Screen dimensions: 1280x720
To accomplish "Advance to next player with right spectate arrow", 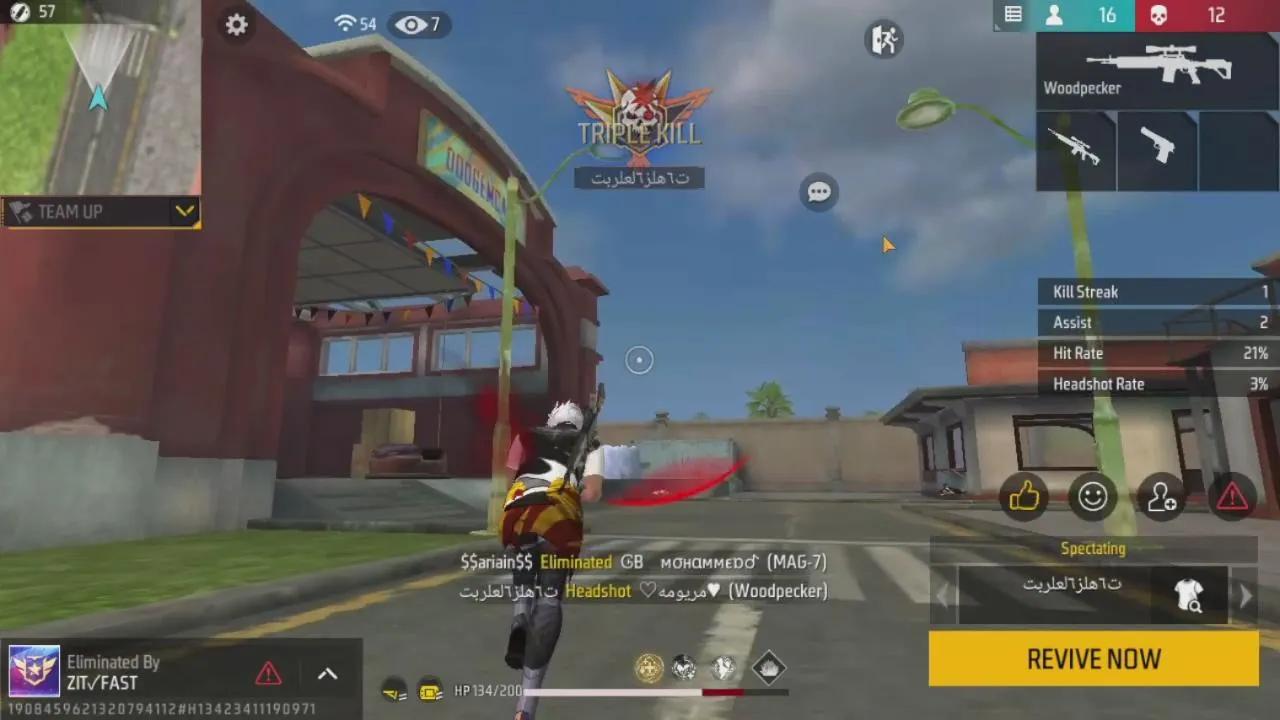I will (x=1246, y=593).
